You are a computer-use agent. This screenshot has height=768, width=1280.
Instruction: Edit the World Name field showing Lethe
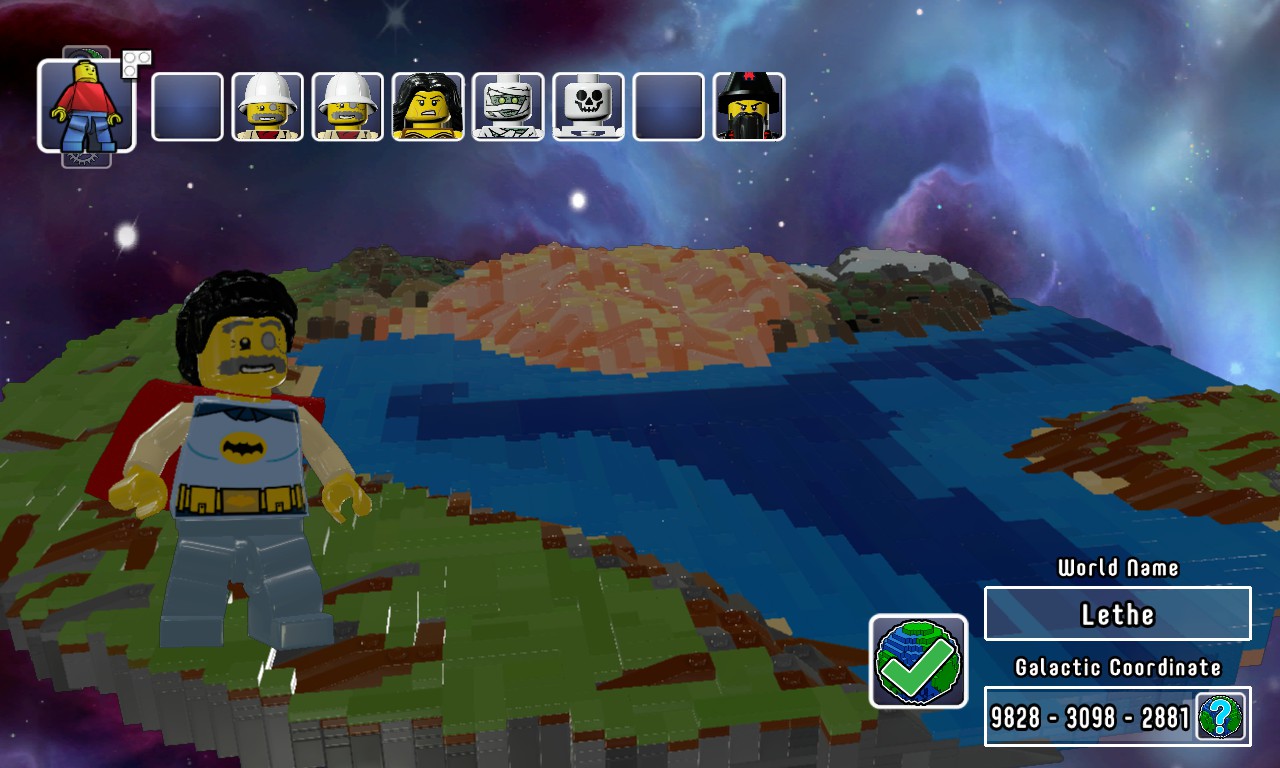click(1117, 614)
